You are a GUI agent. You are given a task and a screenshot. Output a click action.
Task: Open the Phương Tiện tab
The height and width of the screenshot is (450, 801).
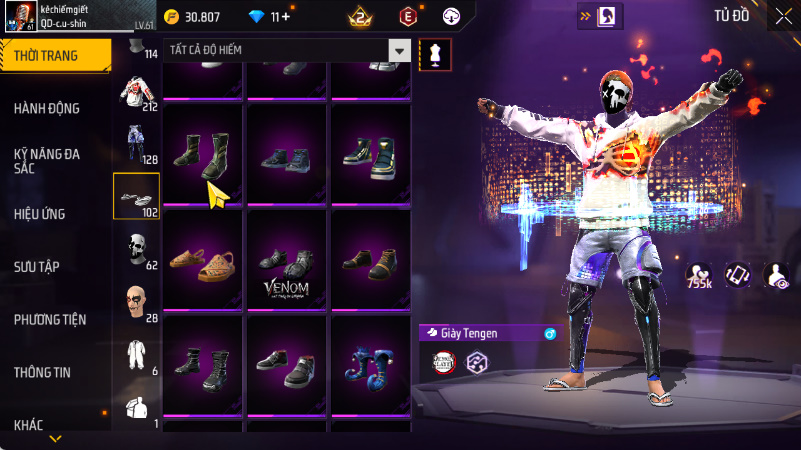tap(50, 319)
